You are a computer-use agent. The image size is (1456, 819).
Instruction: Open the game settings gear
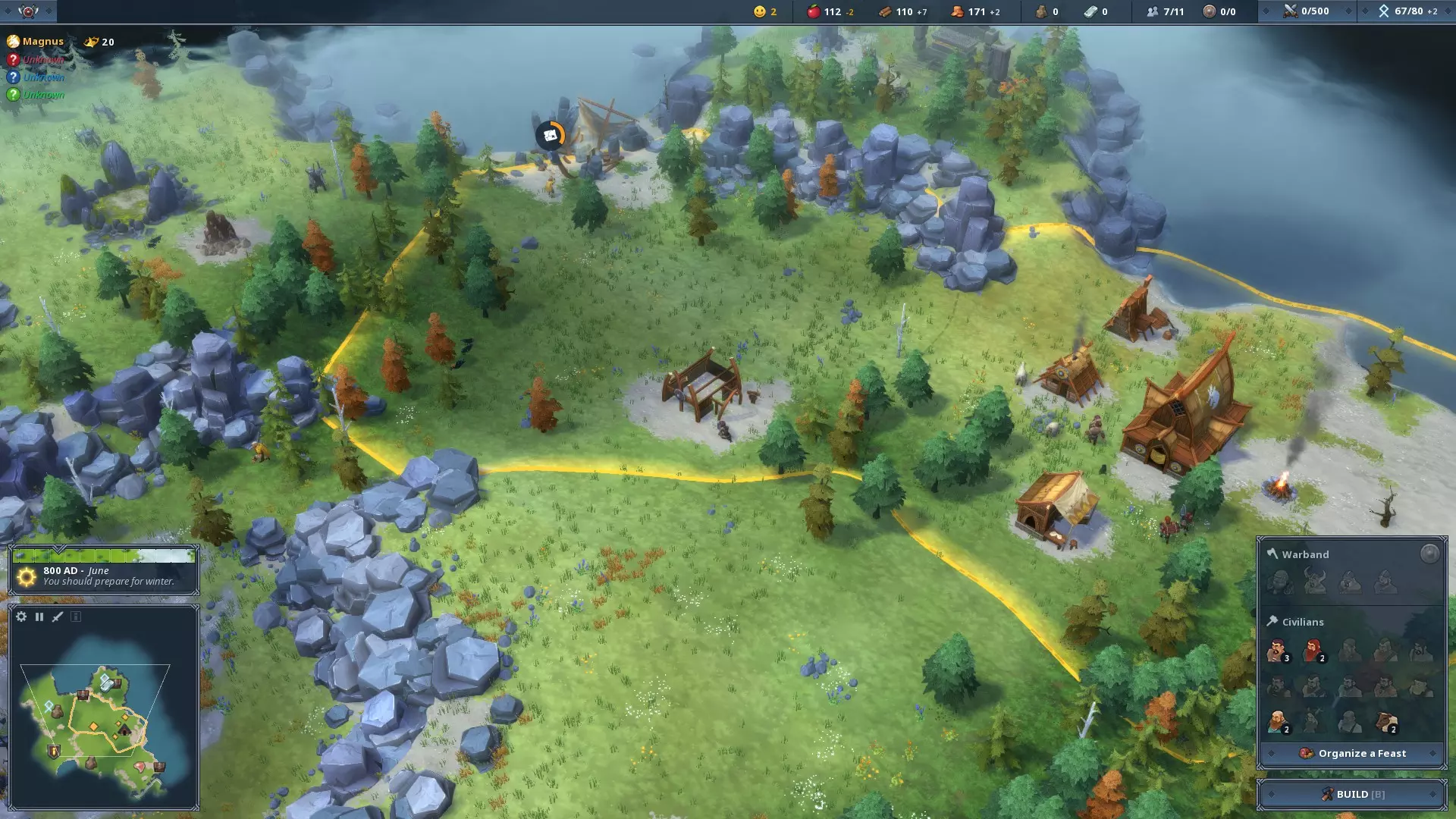(x=21, y=617)
